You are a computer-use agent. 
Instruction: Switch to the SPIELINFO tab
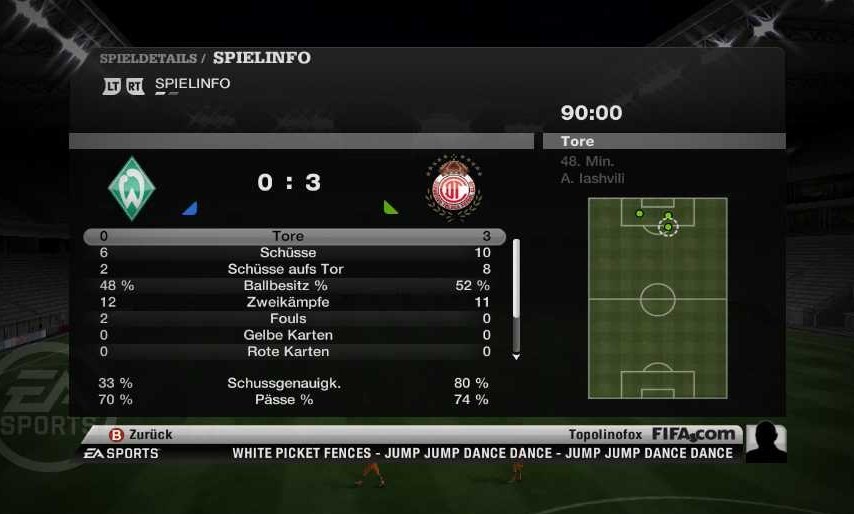[x=192, y=84]
